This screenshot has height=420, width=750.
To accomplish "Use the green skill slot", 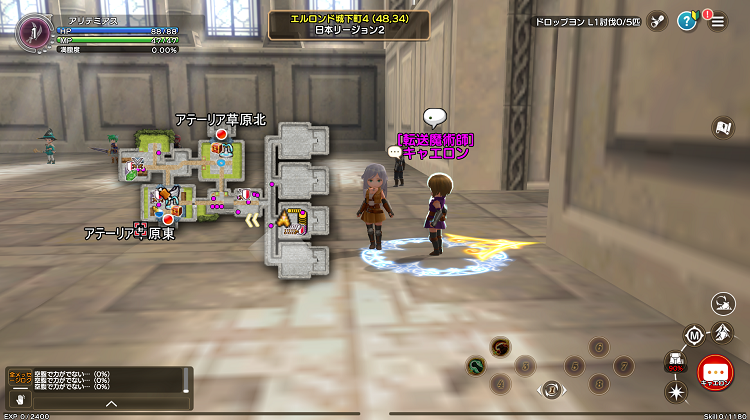I will point(475,366).
